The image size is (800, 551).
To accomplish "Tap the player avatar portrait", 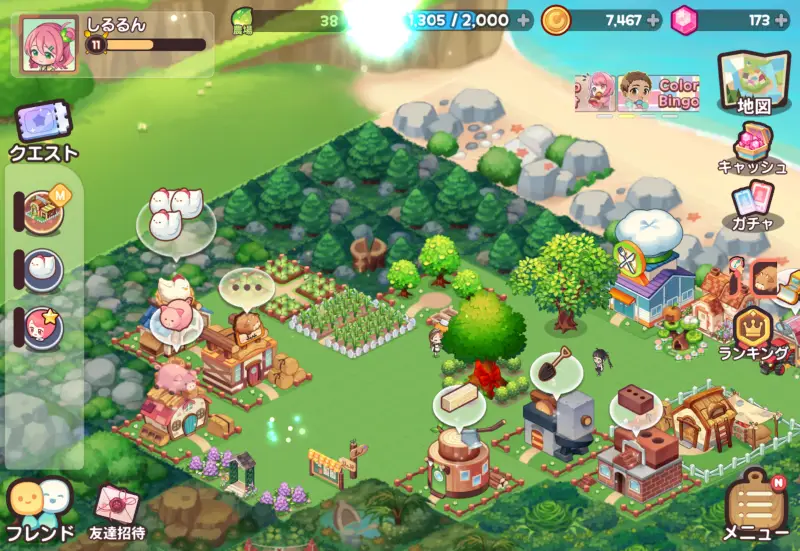I will pyautogui.click(x=46, y=44).
